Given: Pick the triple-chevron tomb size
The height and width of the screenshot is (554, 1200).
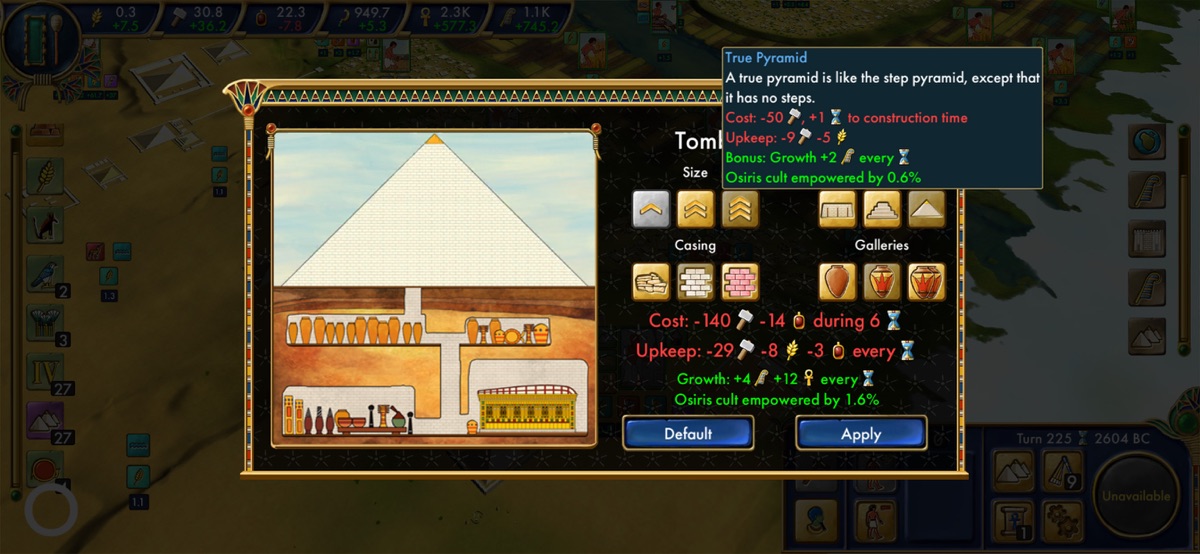Looking at the screenshot, I should [740, 209].
